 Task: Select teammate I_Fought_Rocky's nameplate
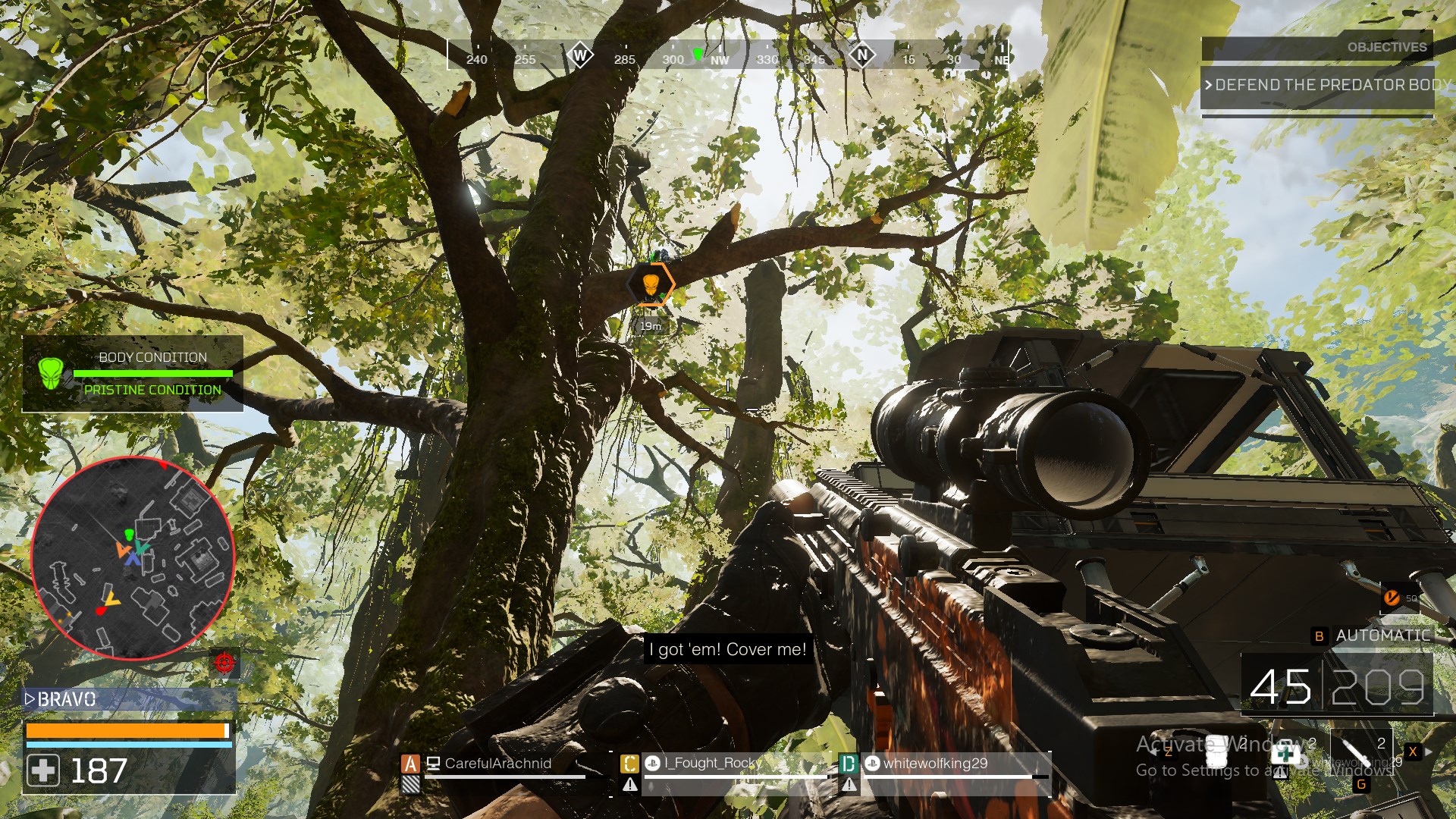point(713,764)
